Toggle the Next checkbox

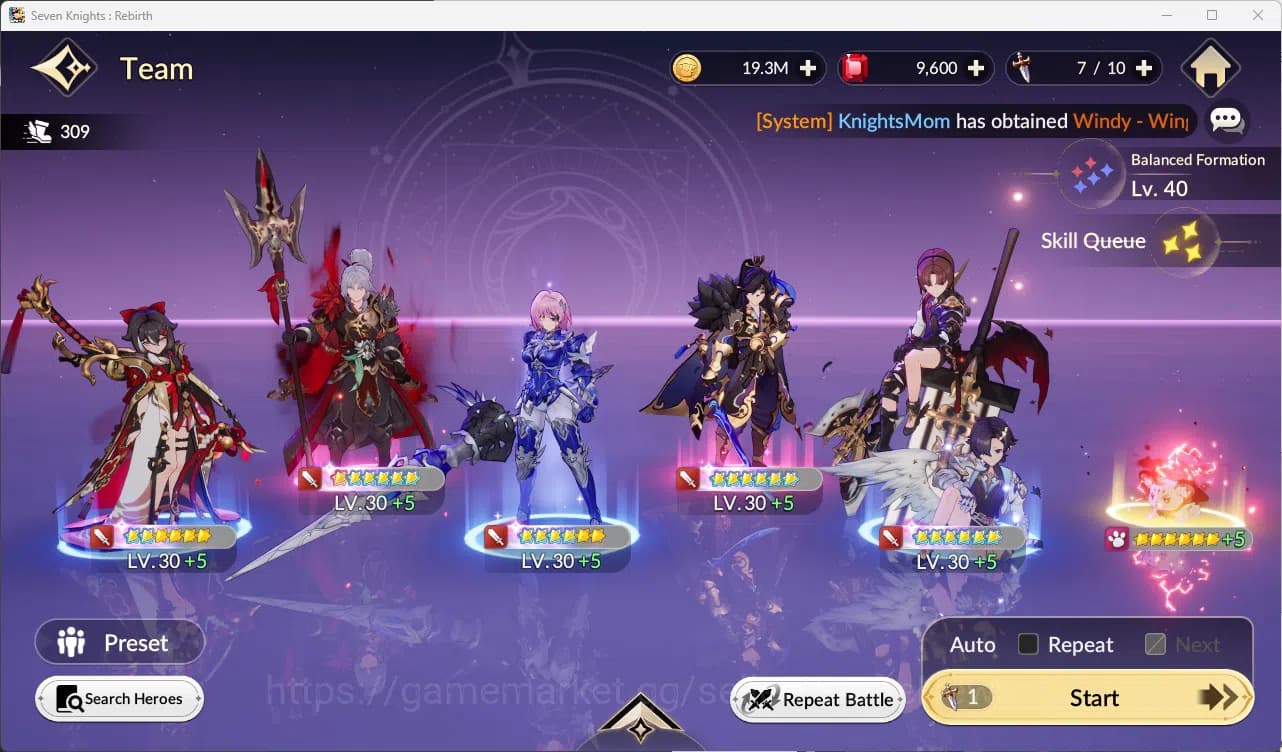(x=1156, y=645)
